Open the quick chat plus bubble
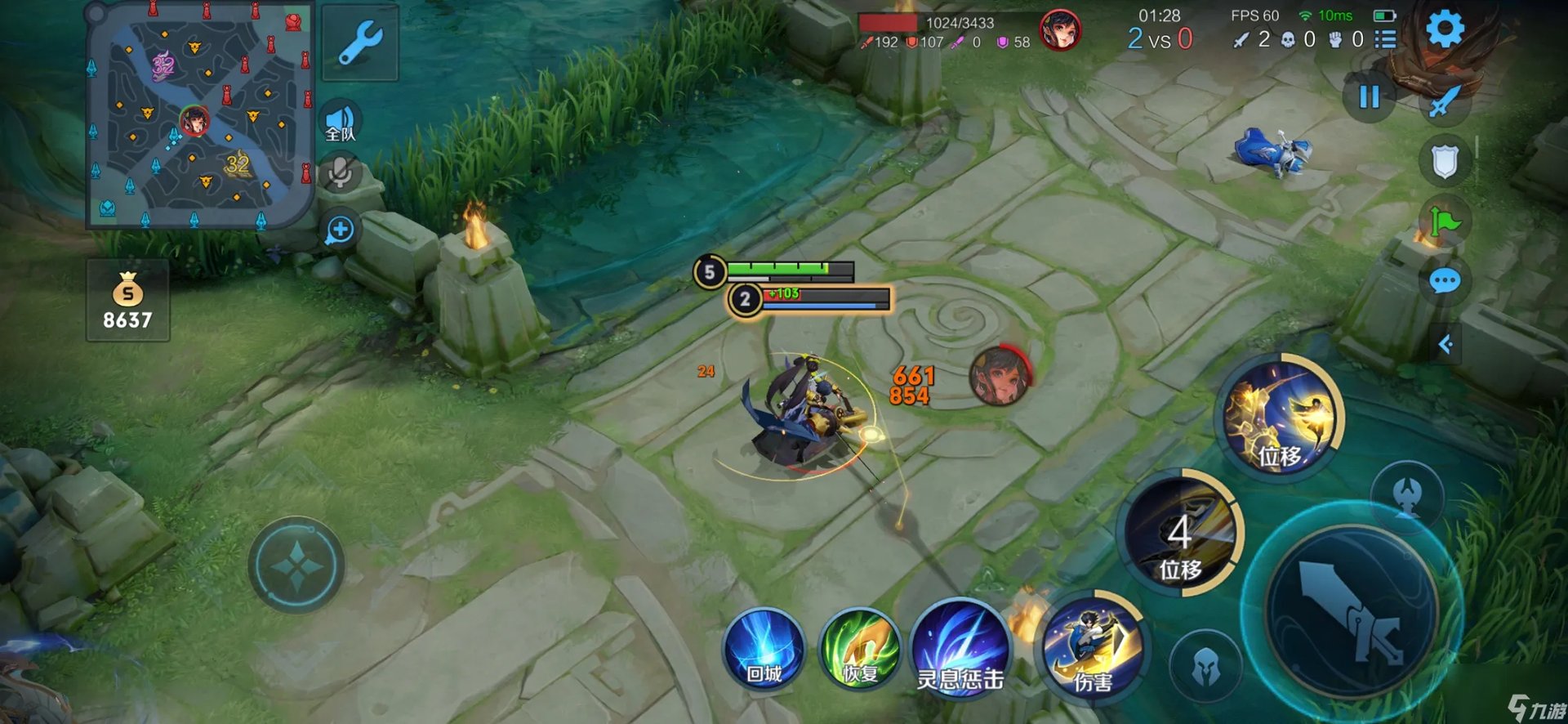Screen dimensions: 1568x724 340,230
